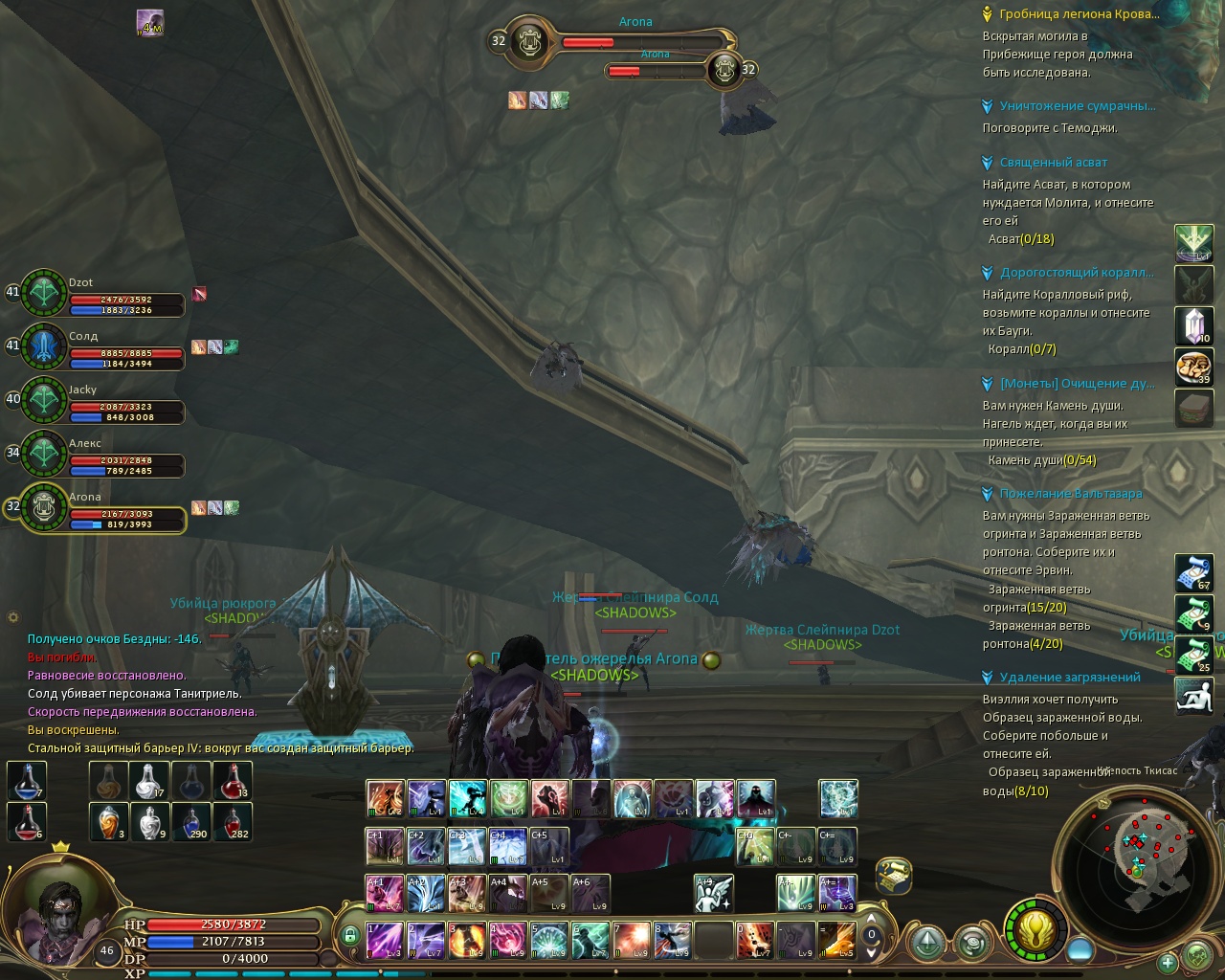The width and height of the screenshot is (1225, 980).
Task: Click the quest "Священный асват" in tracker
Action: 1053,163
